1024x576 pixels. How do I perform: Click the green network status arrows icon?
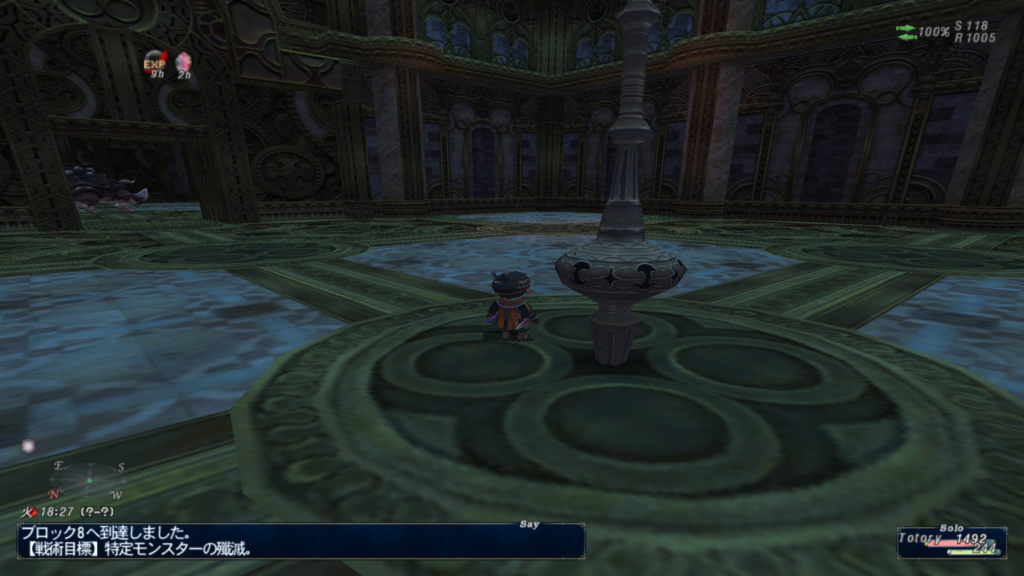point(906,32)
